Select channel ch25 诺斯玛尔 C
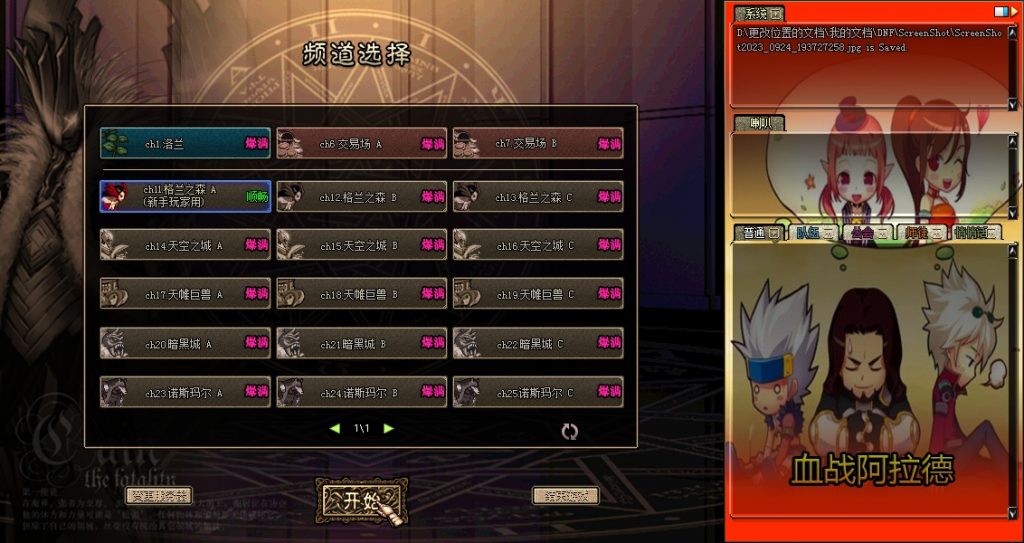Screen dimensions: 1024x543 click(538, 392)
